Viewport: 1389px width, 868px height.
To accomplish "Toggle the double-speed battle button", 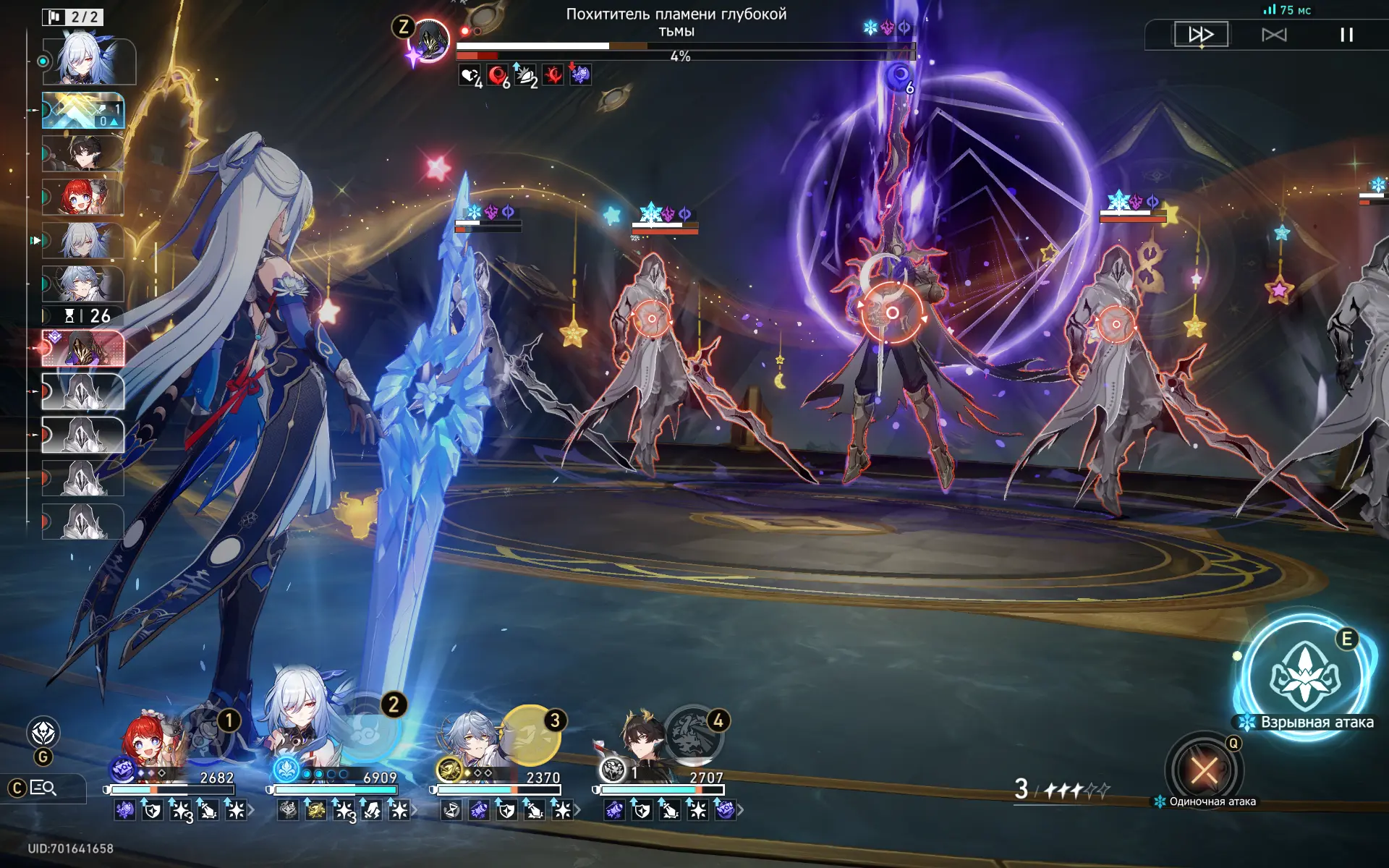I will 1201,34.
